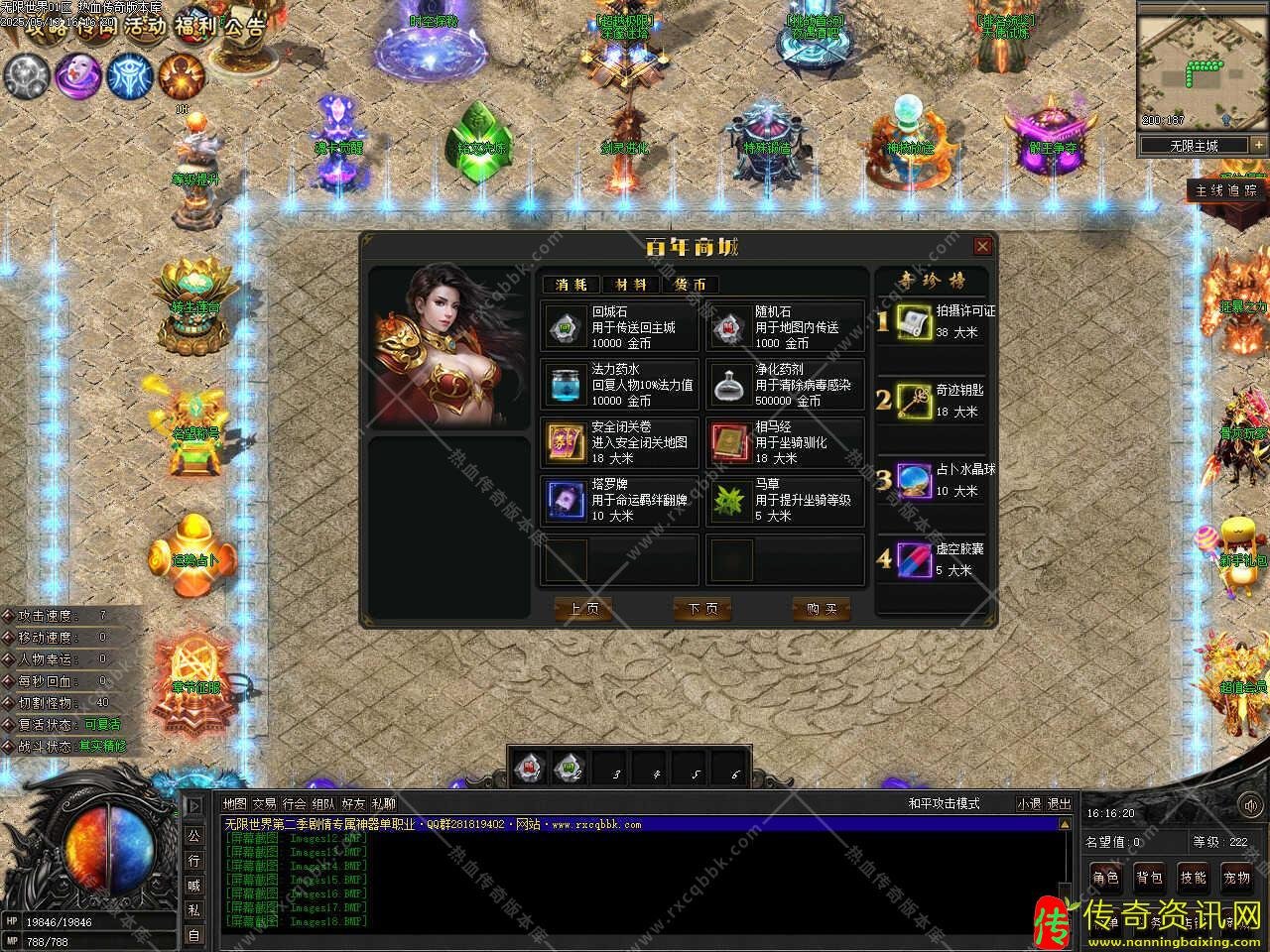The height and width of the screenshot is (952, 1270).
Task: Pick the 法力药水 blue potion item
Action: (x=620, y=385)
